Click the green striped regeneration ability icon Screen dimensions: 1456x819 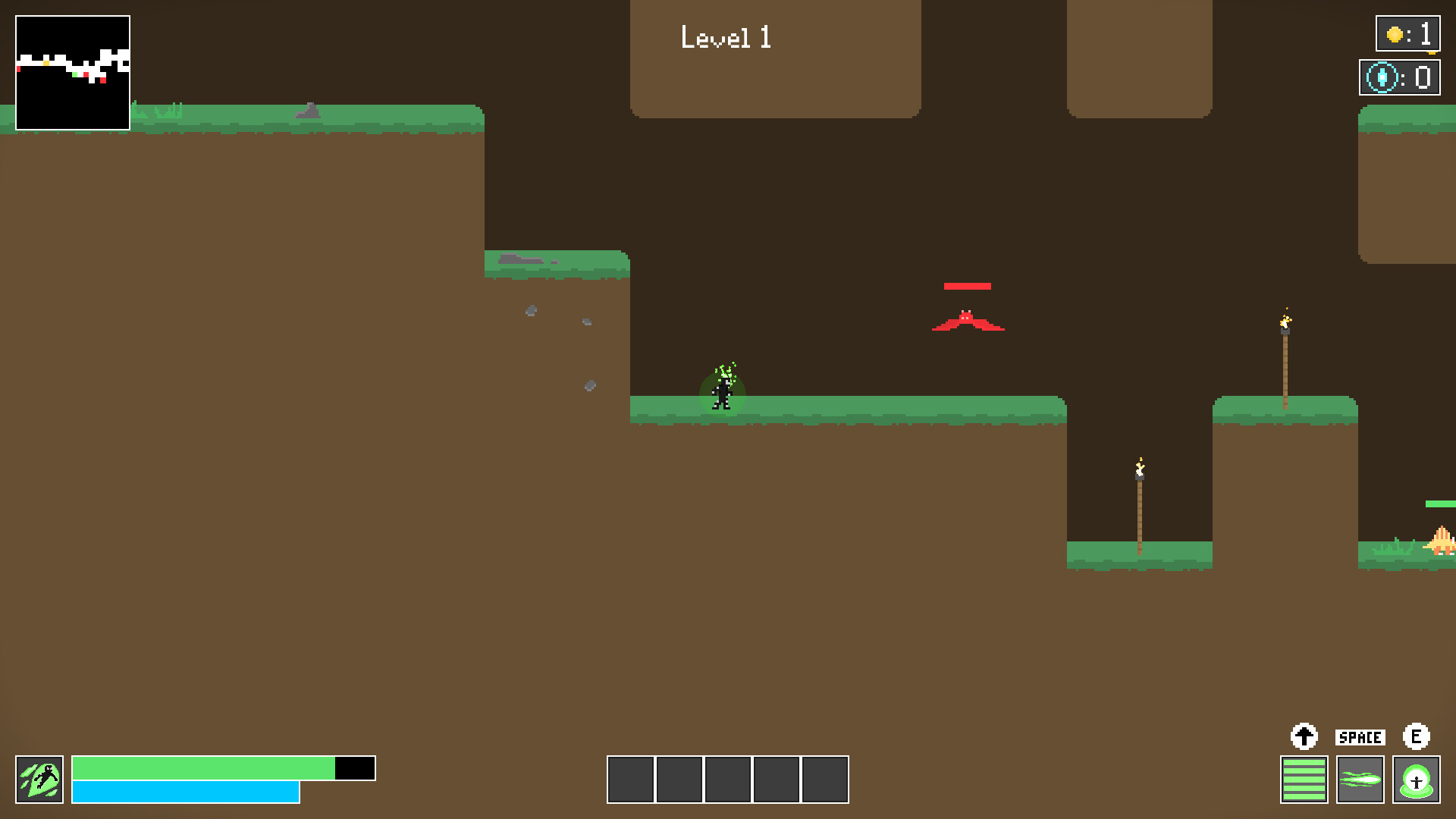tap(1304, 778)
